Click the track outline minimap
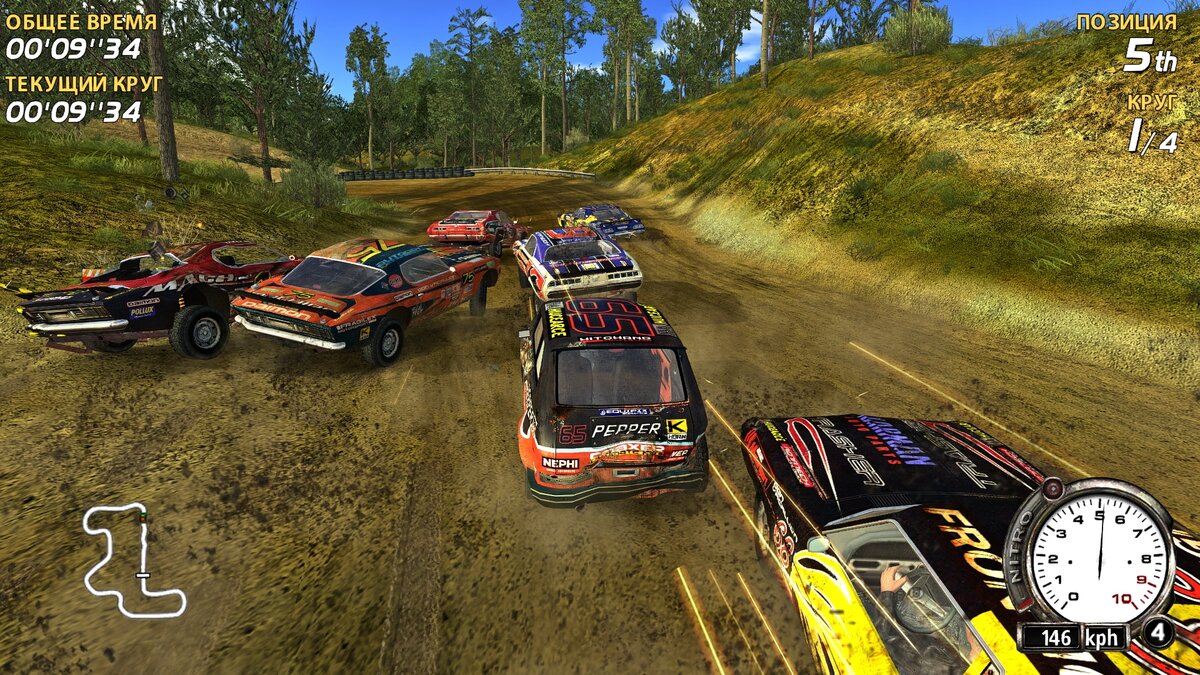 (x=132, y=558)
